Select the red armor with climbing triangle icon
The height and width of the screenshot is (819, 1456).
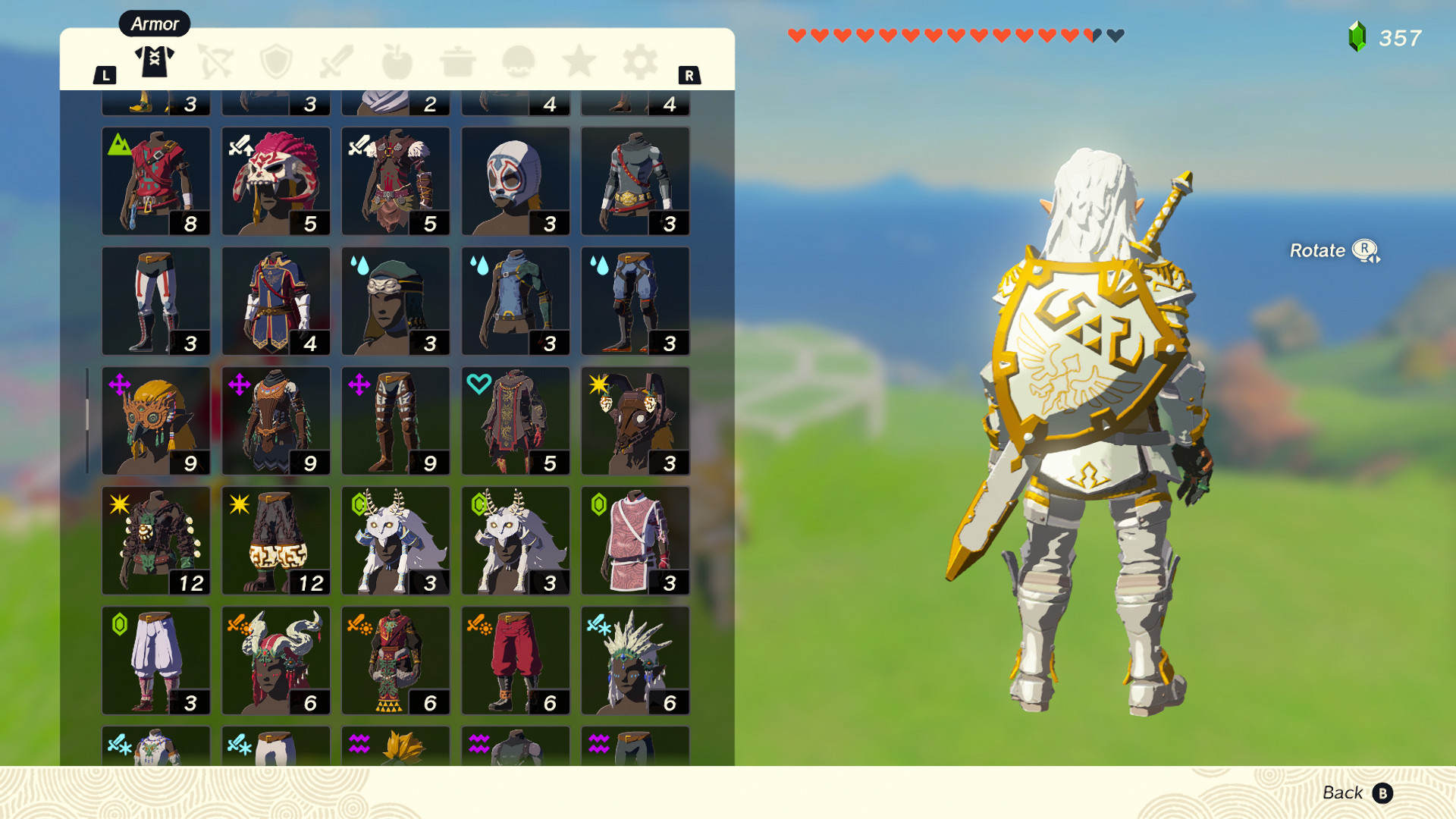156,182
